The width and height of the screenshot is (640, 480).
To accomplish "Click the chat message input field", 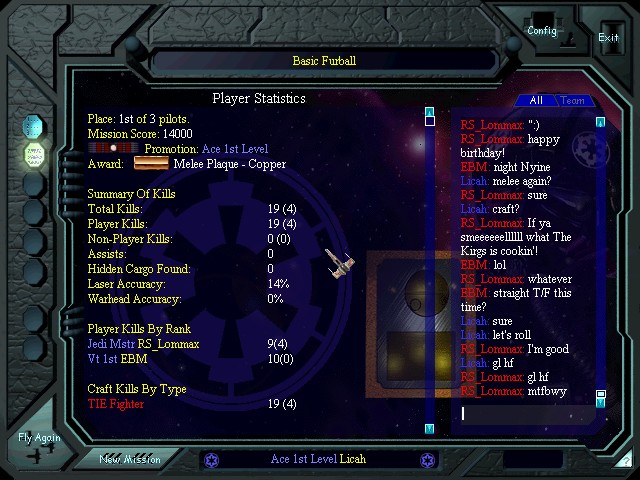I will pos(526,413).
